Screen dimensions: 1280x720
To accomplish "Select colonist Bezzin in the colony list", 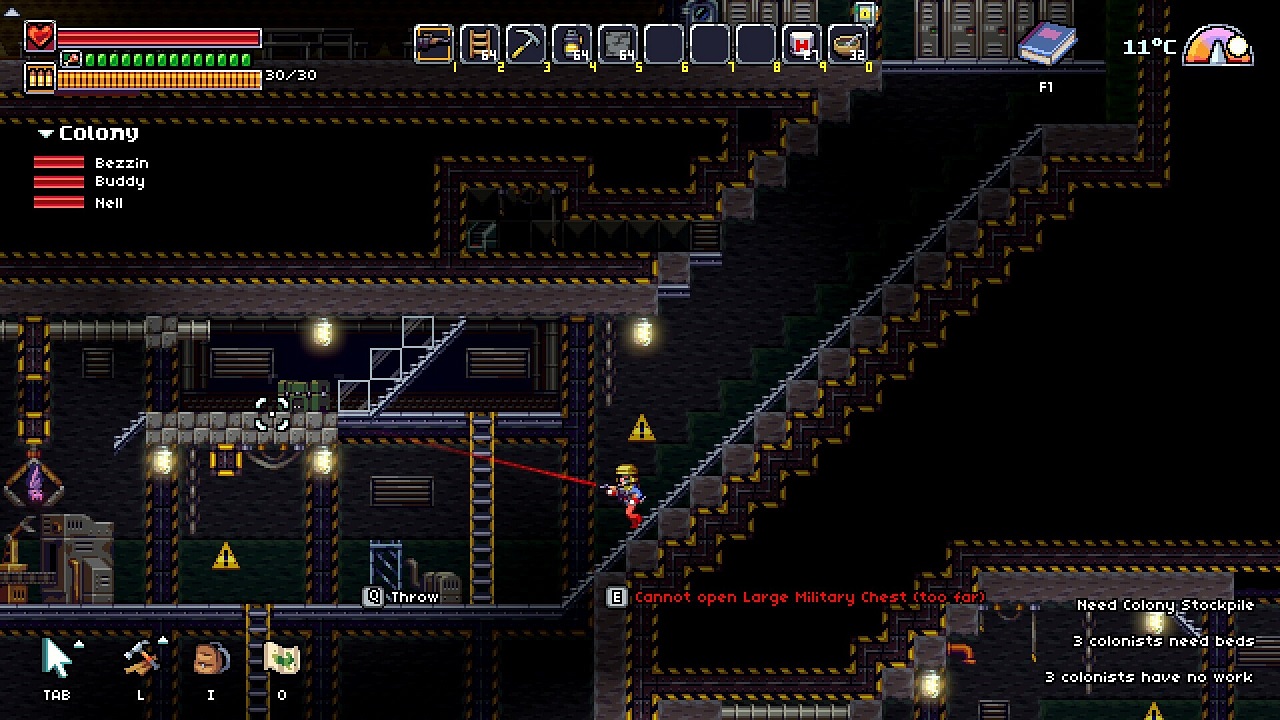I will point(121,163).
